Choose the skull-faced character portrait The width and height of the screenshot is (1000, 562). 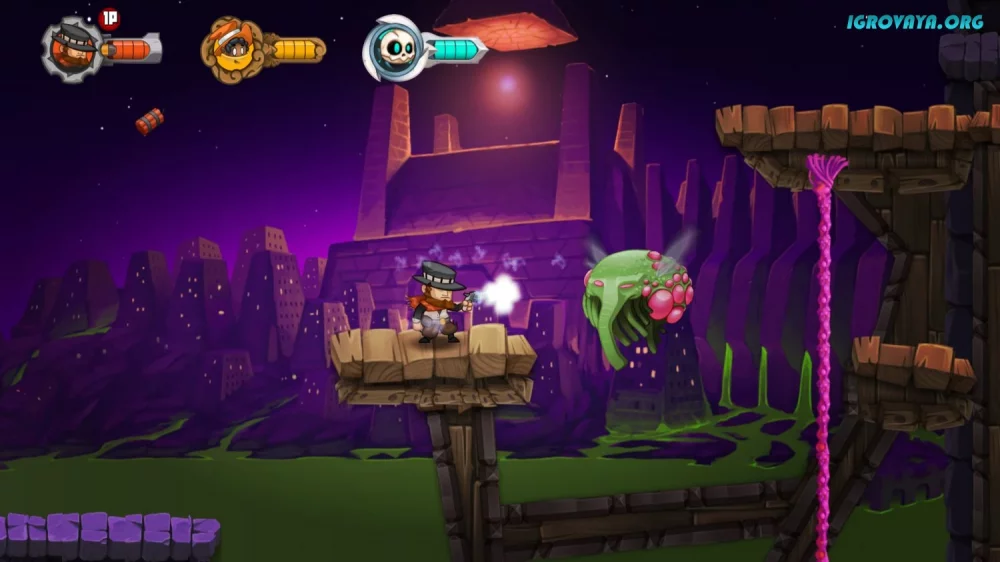point(392,48)
